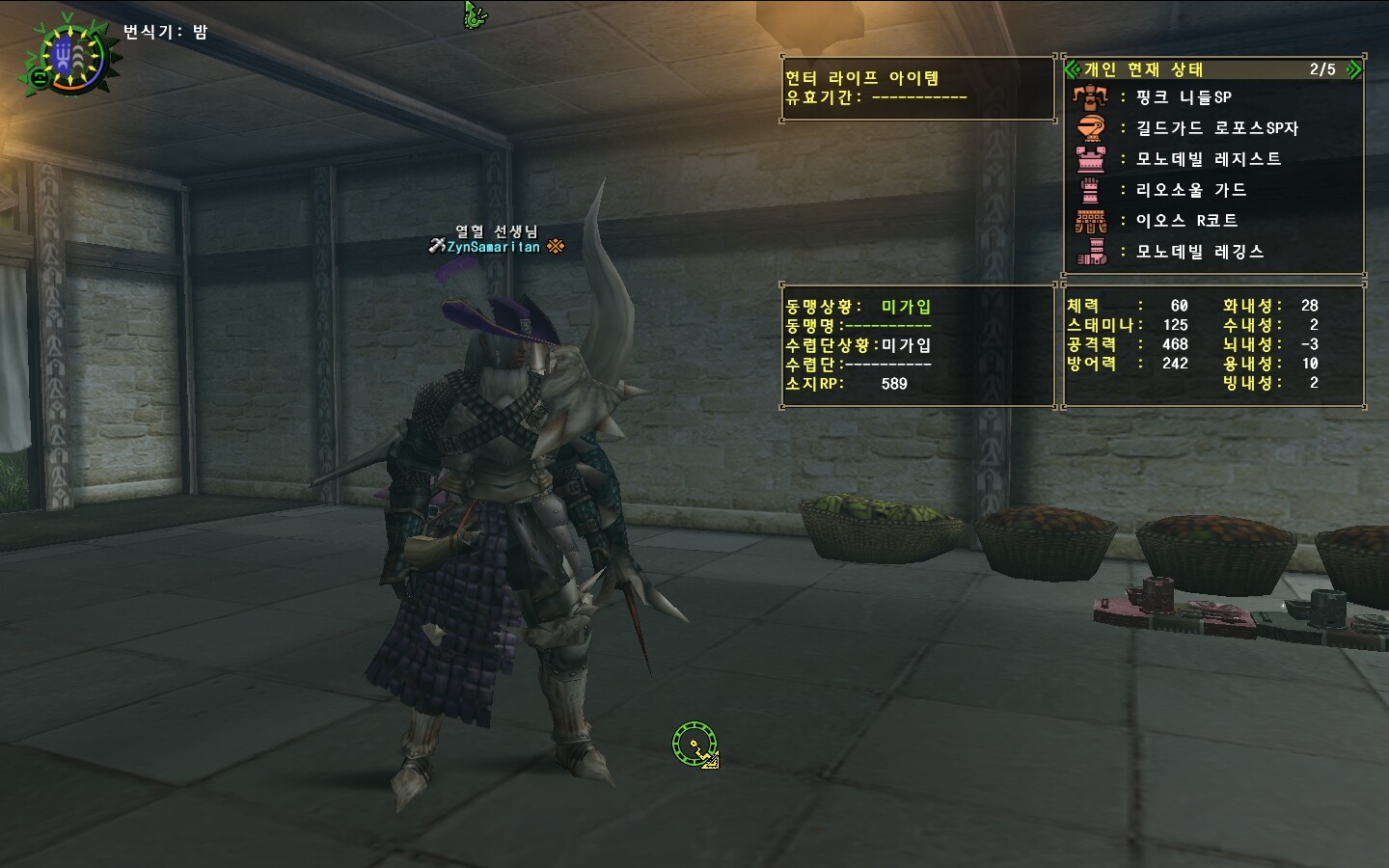
Task: Click the day-night cycle clock icon
Action: point(69,57)
